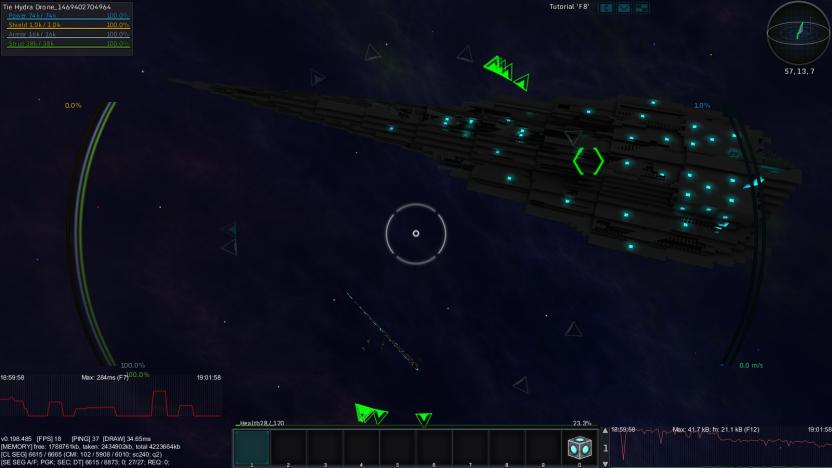Image resolution: width=832 pixels, height=468 pixels.
Task: Click the third teal icon beside the envelope
Action: click(641, 8)
